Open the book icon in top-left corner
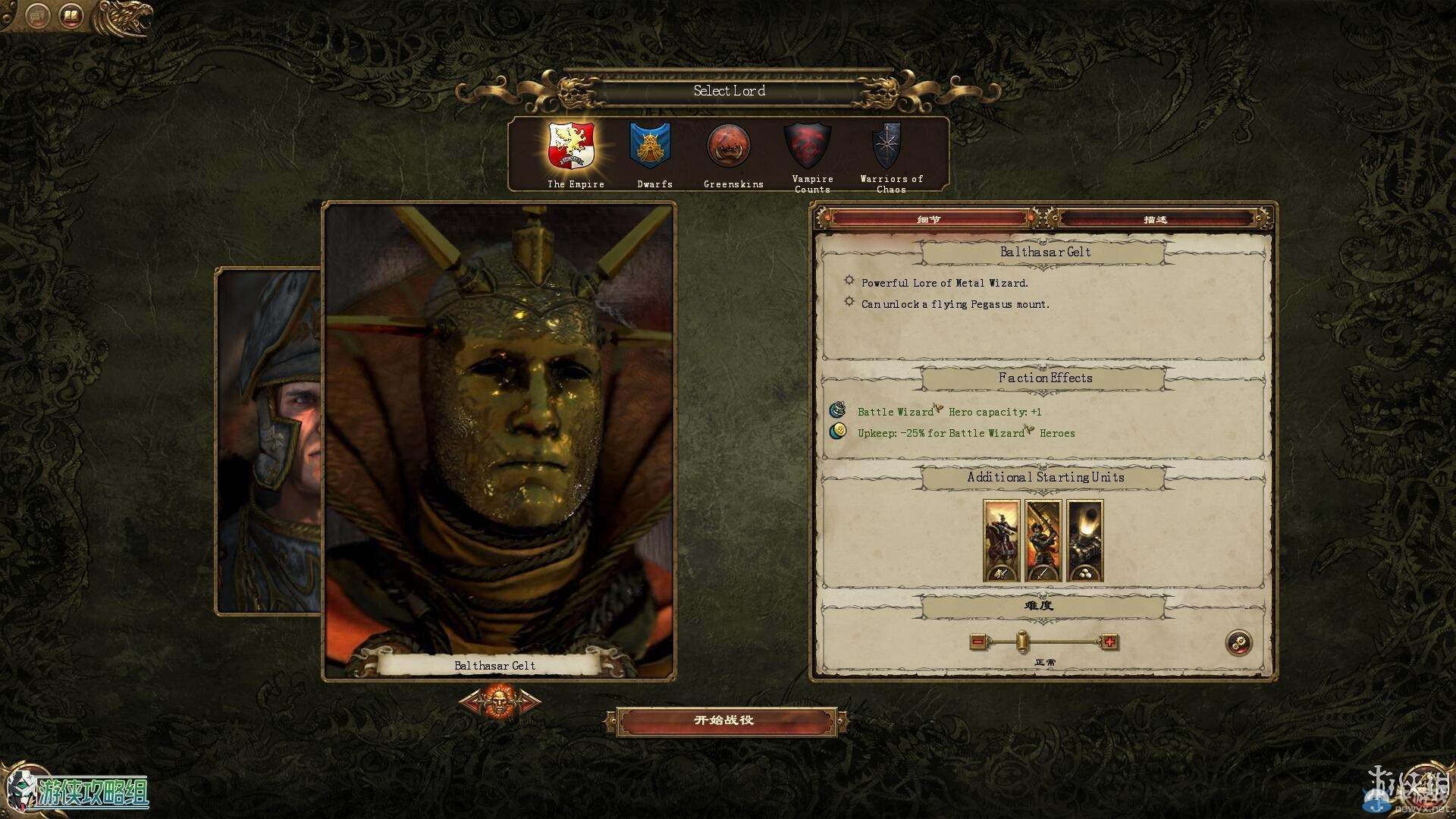Screen dimensions: 1456x819 [71, 15]
